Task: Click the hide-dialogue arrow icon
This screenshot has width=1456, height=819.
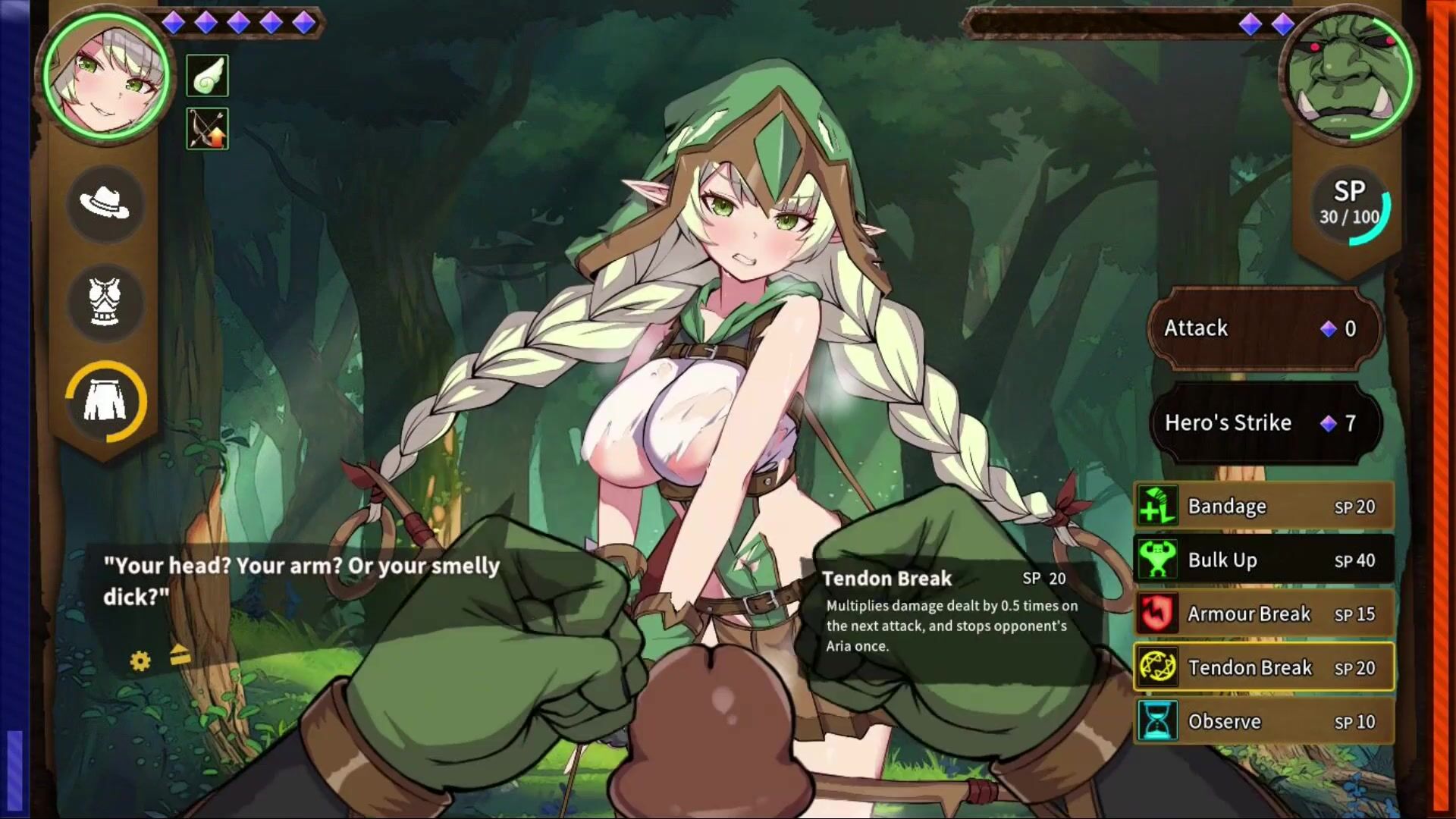Action: coord(180,655)
